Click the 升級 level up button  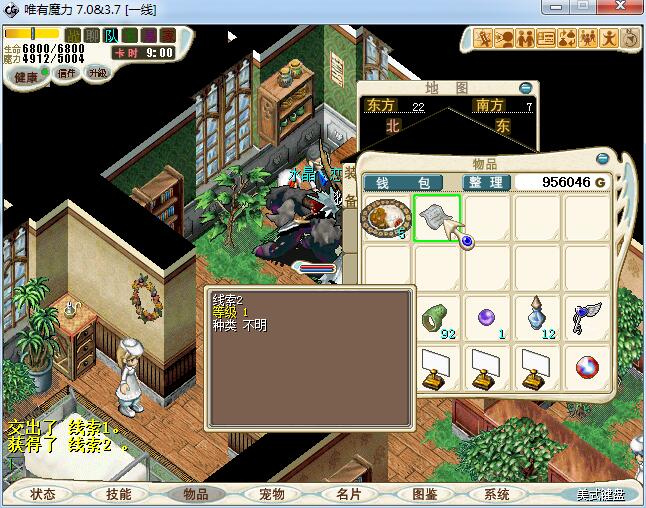97,73
